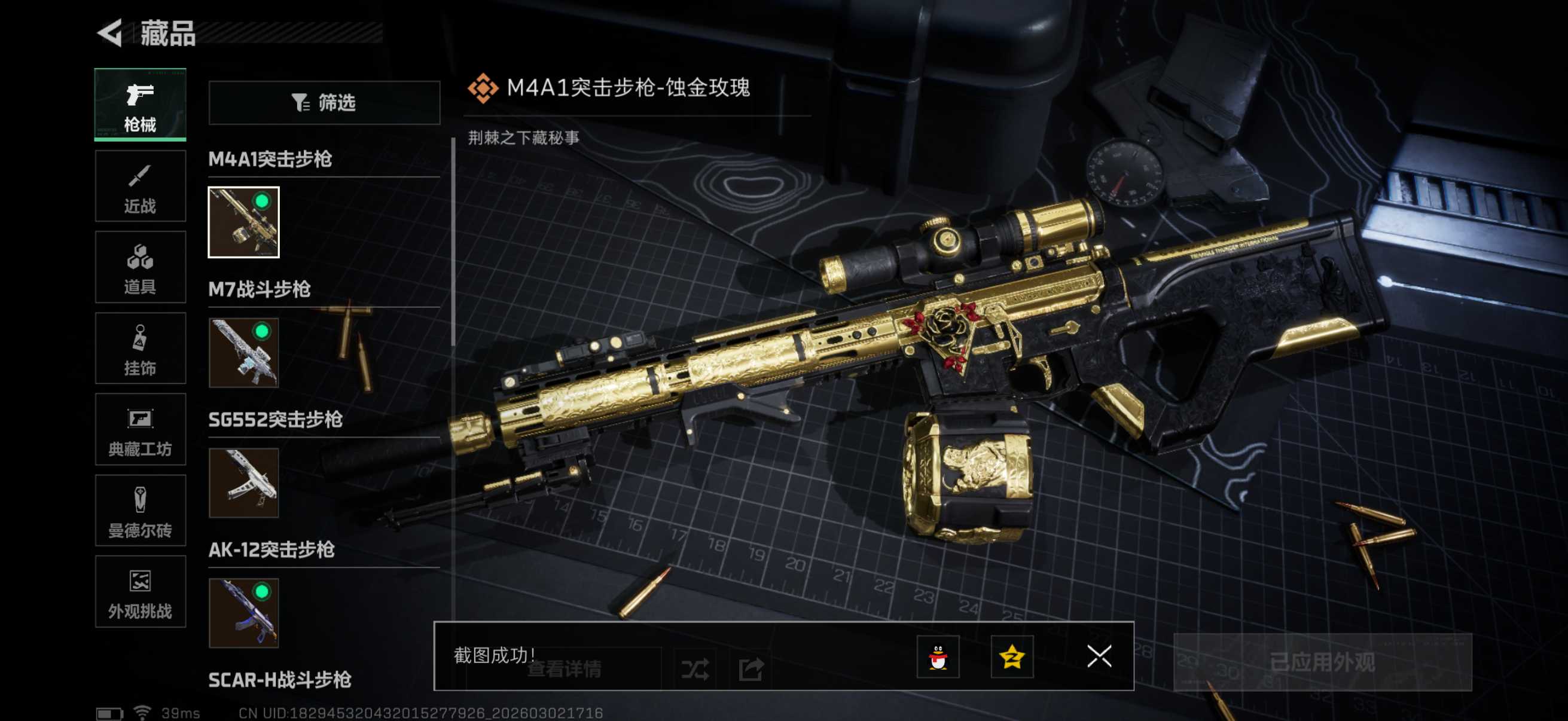The image size is (1568, 721).
Task: Close the 截图成功 screenshot popup
Action: pyautogui.click(x=1099, y=657)
